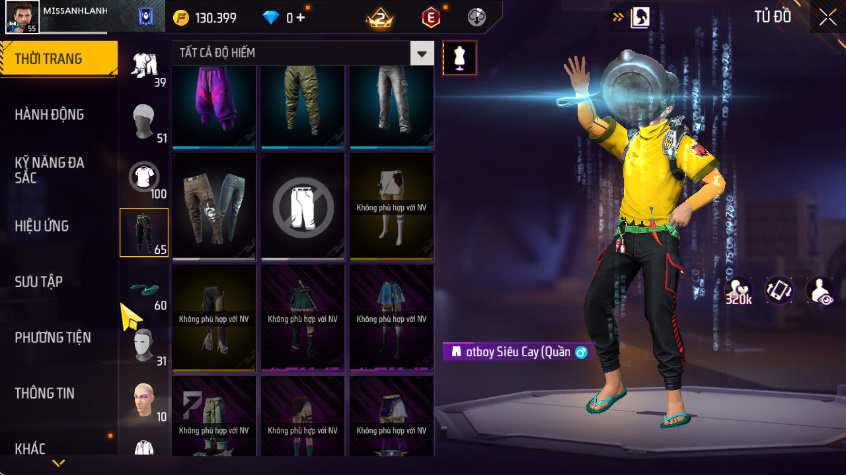Open the shirt category showing 100
This screenshot has width=846, height=475.
(145, 178)
